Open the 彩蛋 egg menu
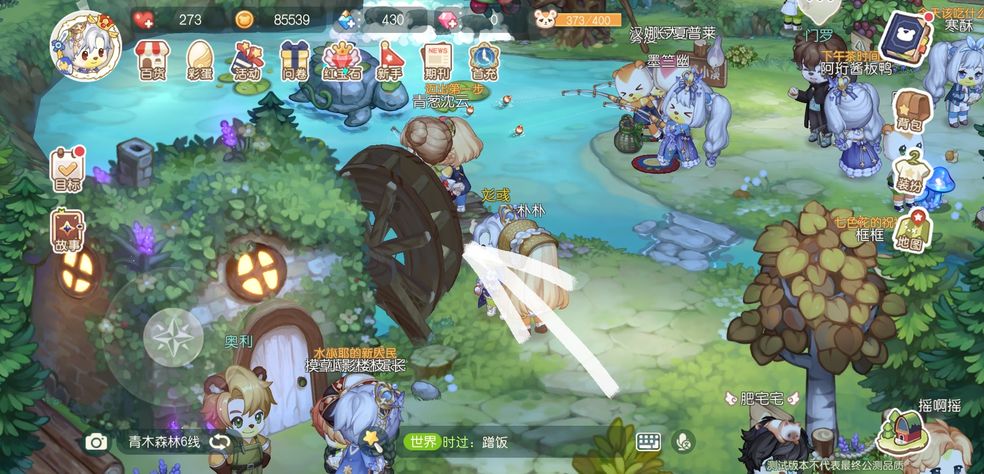Viewport: 984px width, 474px height. [200, 60]
